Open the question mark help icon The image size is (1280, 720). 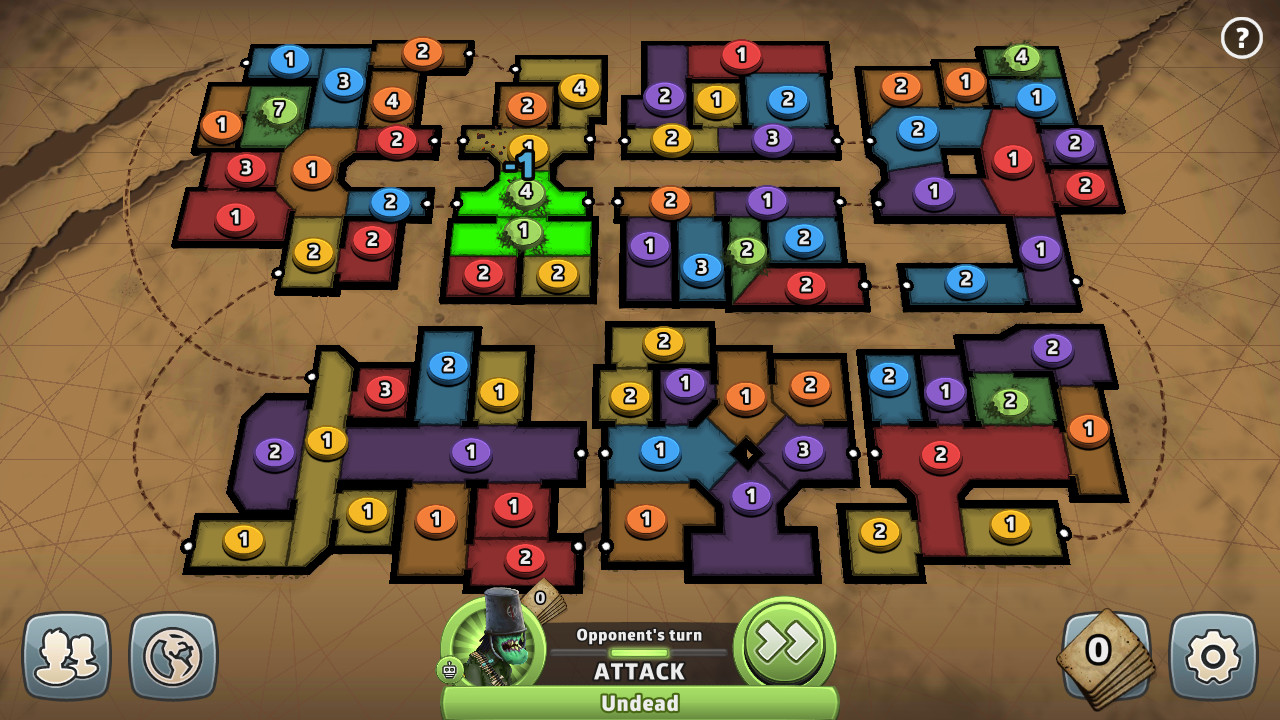[1242, 38]
